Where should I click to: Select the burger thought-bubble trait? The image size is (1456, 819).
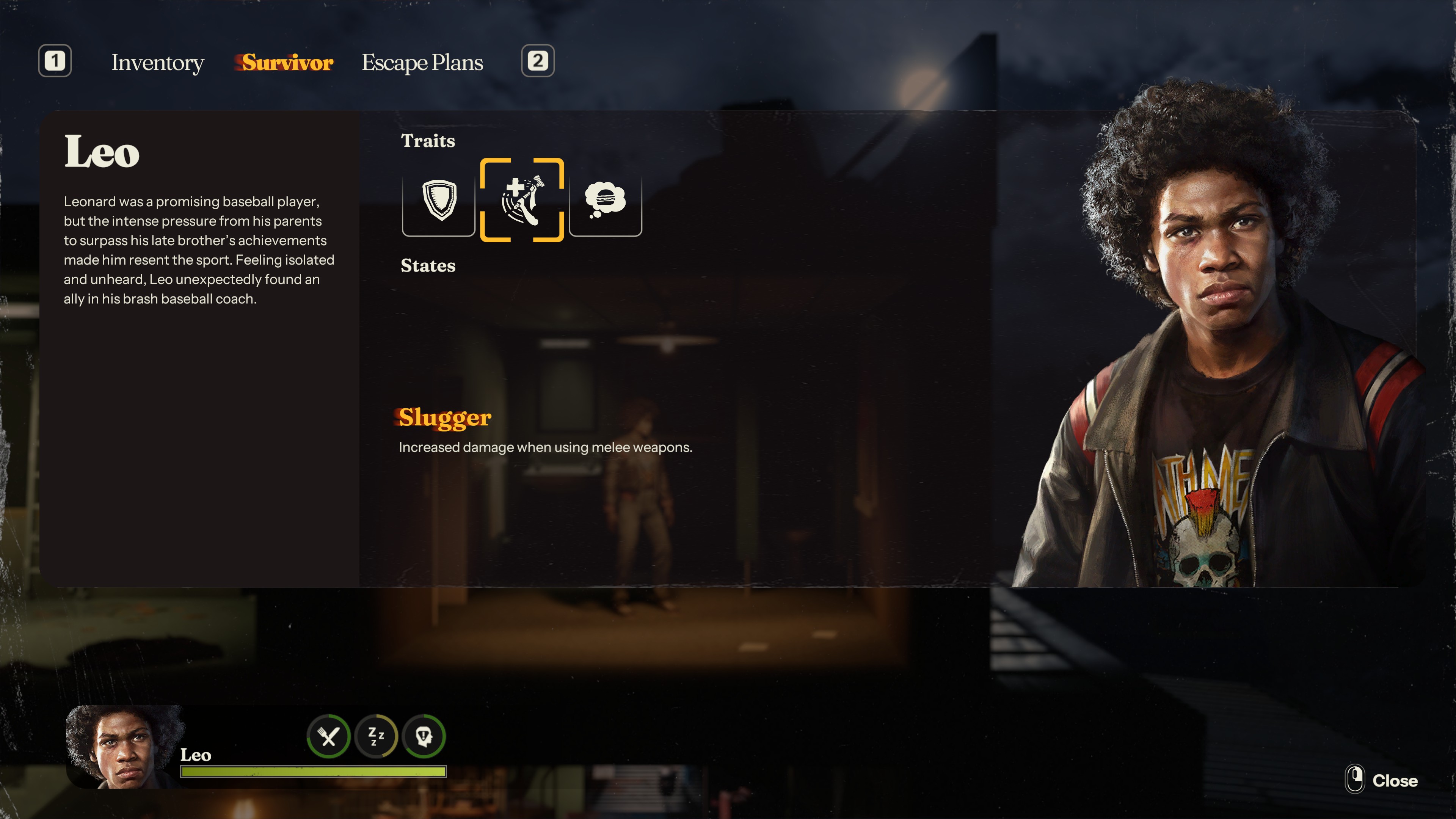[x=606, y=200]
